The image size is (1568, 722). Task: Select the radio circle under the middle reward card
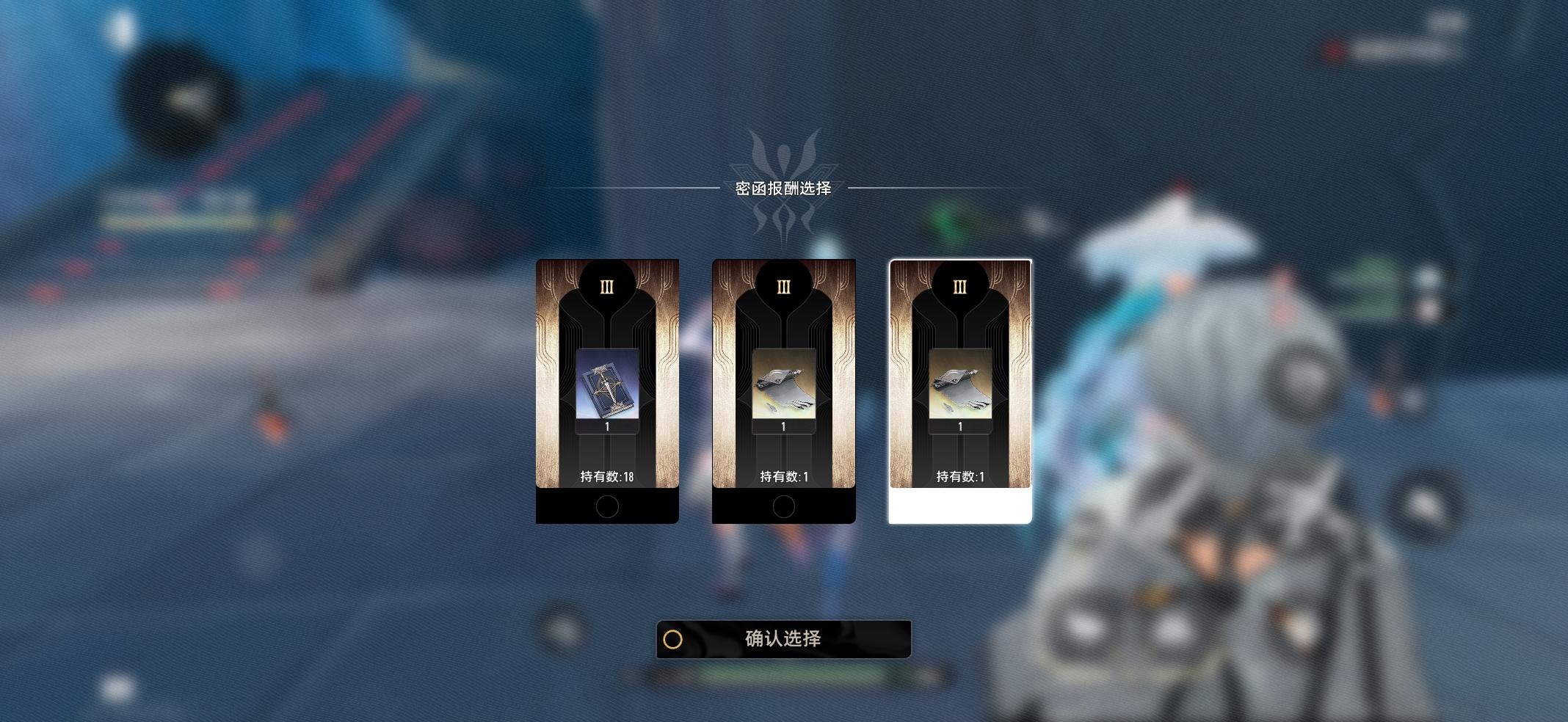click(x=783, y=508)
